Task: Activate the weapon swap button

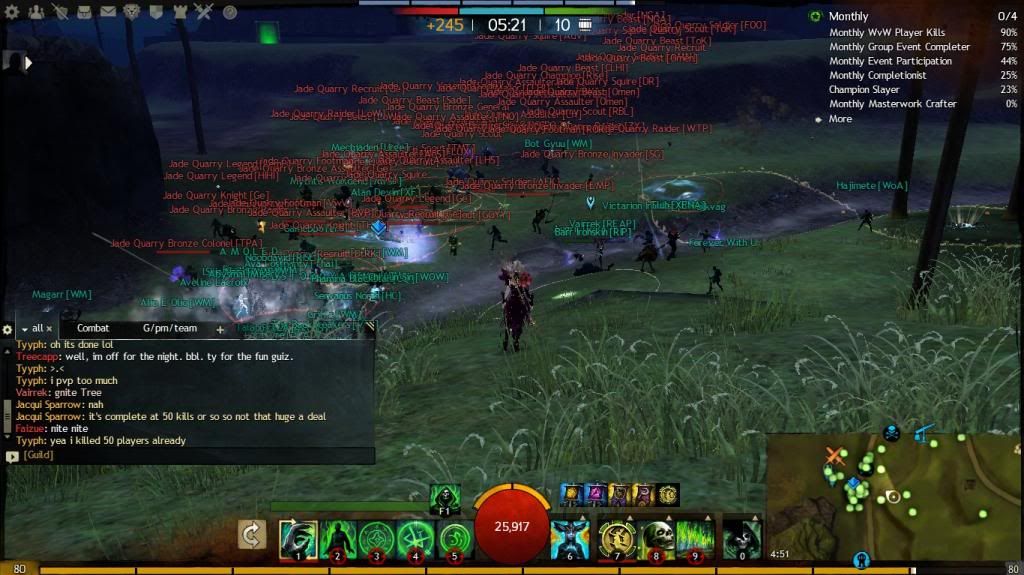Action: point(253,535)
